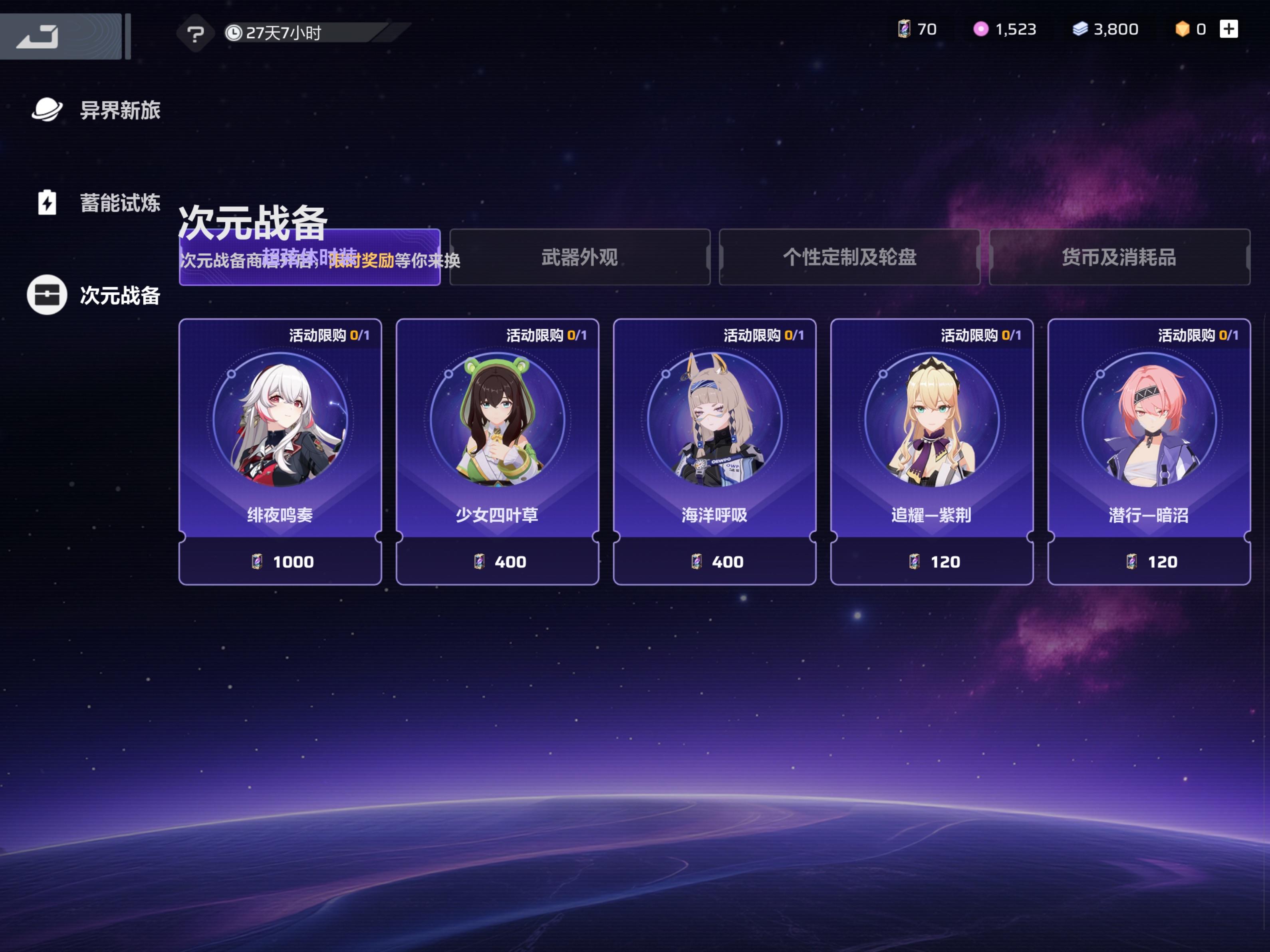This screenshot has width=1270, height=952.
Task: Select the 蓄能试炼 battery icon
Action: click(48, 202)
